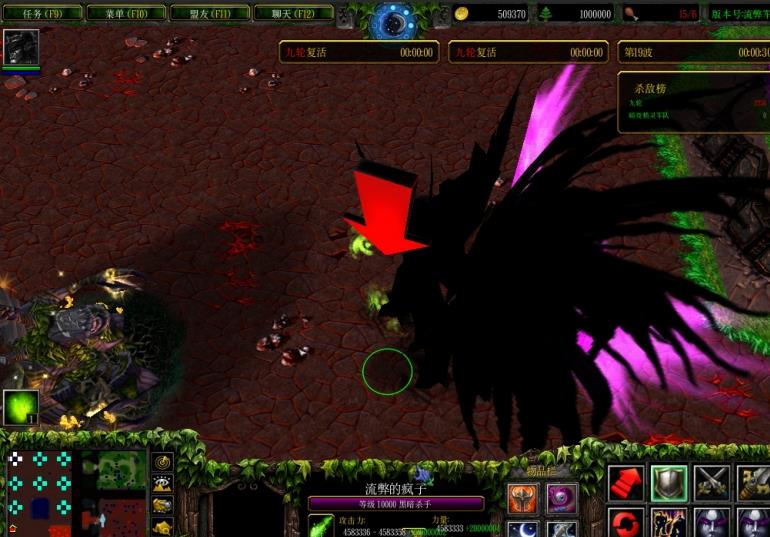The image size is (770, 537).
Task: Click the minimap signal ping button
Action: (163, 462)
